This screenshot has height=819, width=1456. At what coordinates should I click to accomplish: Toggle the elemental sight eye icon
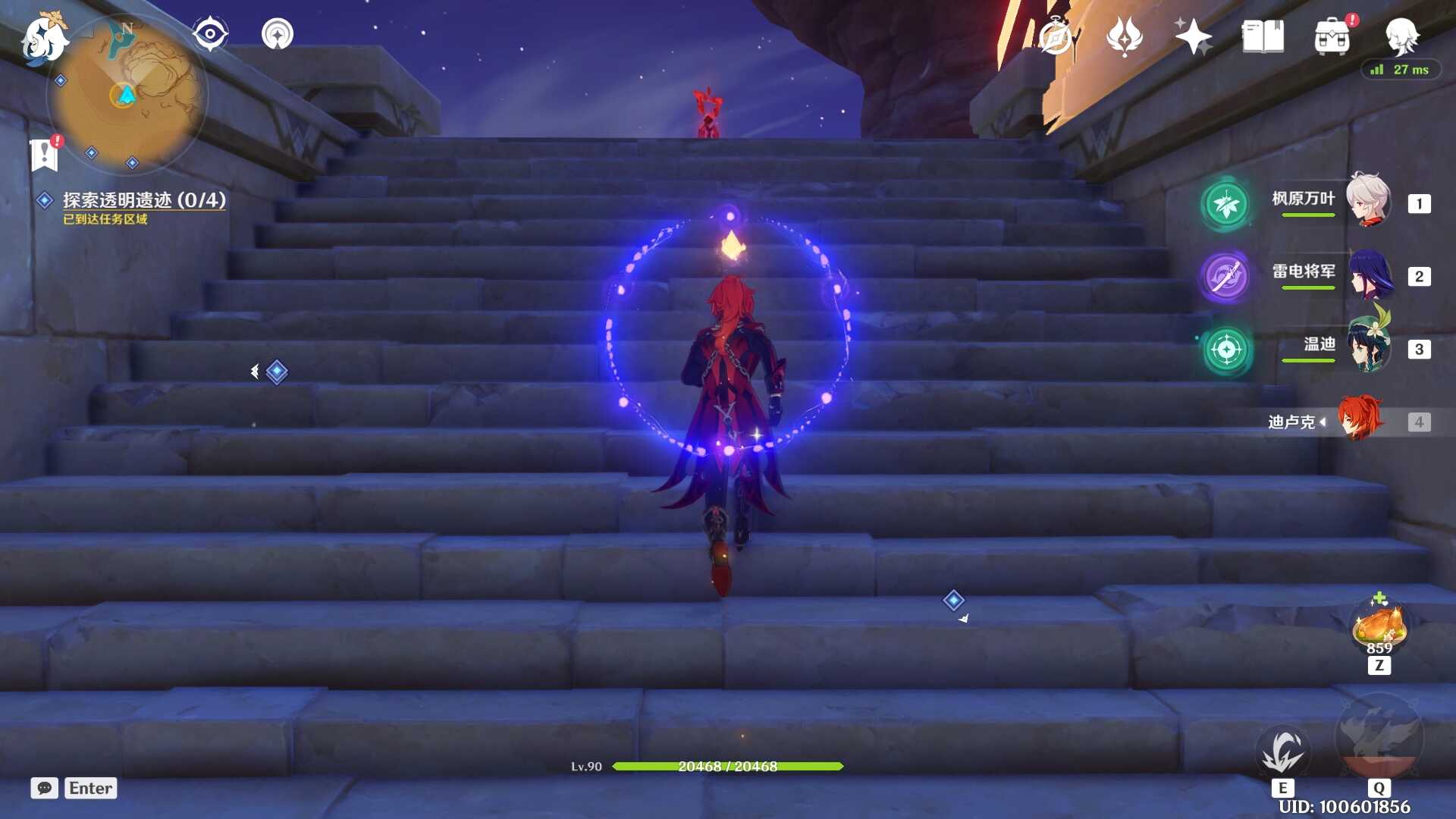tap(210, 34)
